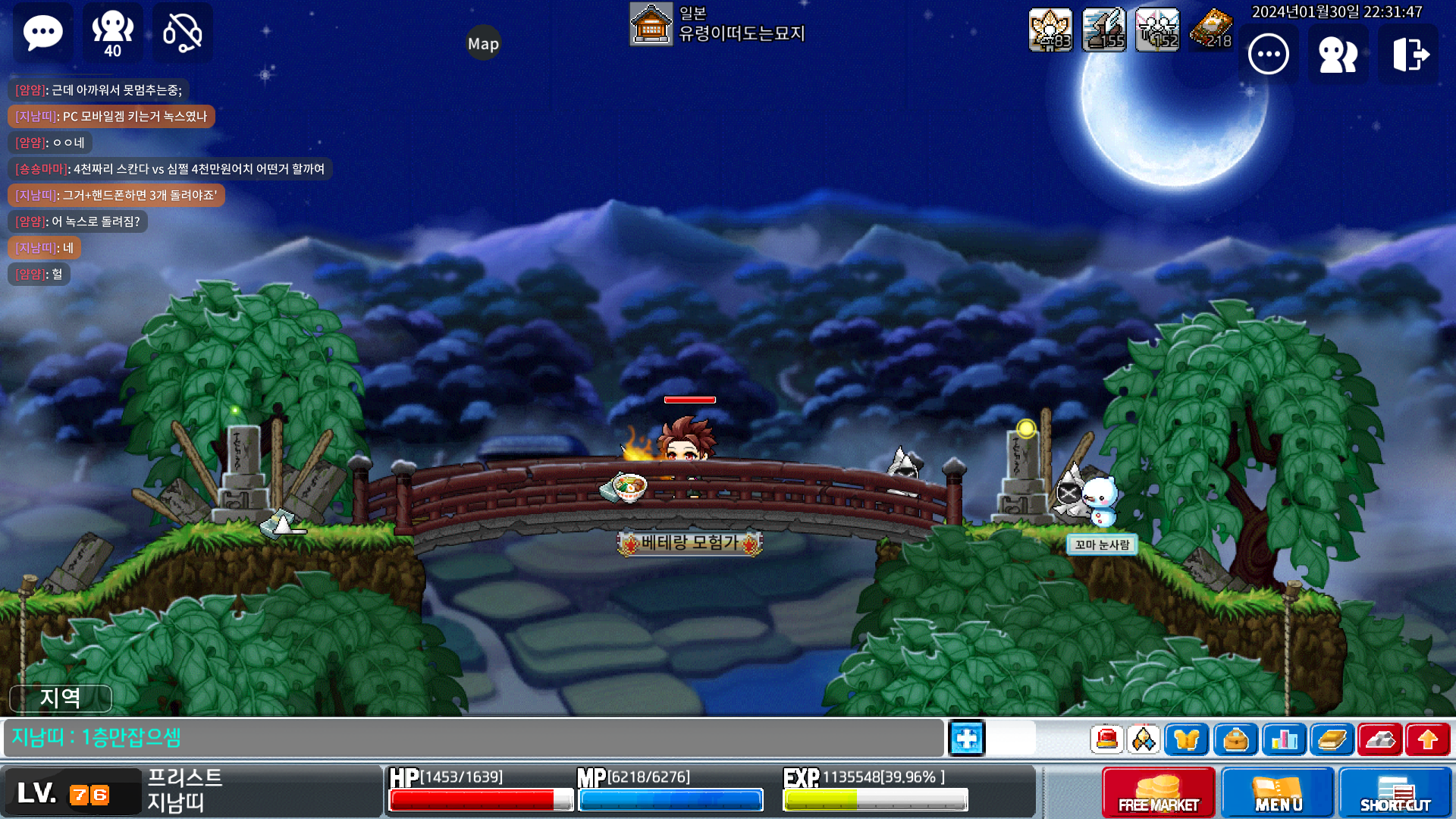Open the stats bar chart button

click(1284, 739)
